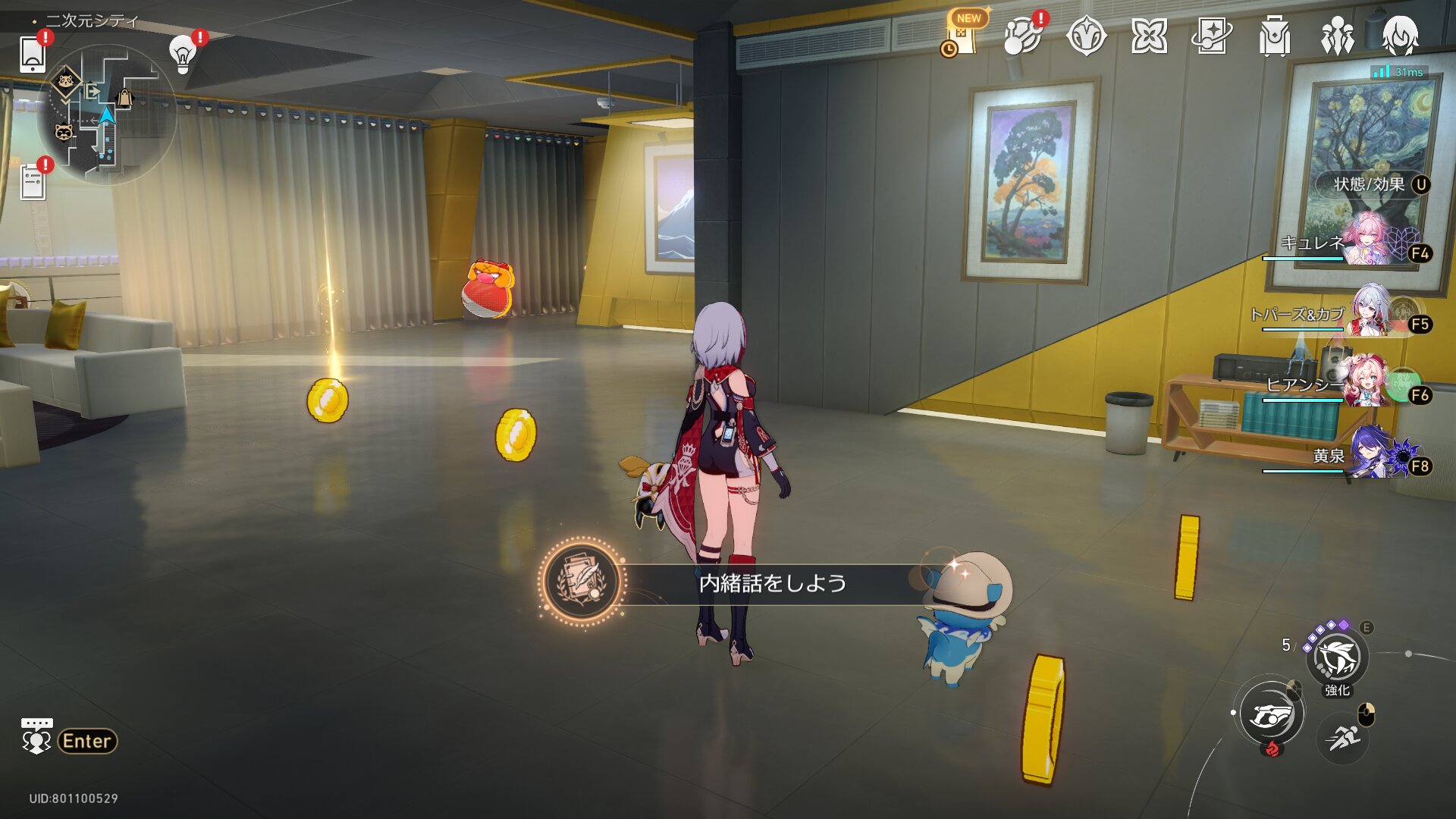Open the team lineup icon

coord(1337,36)
